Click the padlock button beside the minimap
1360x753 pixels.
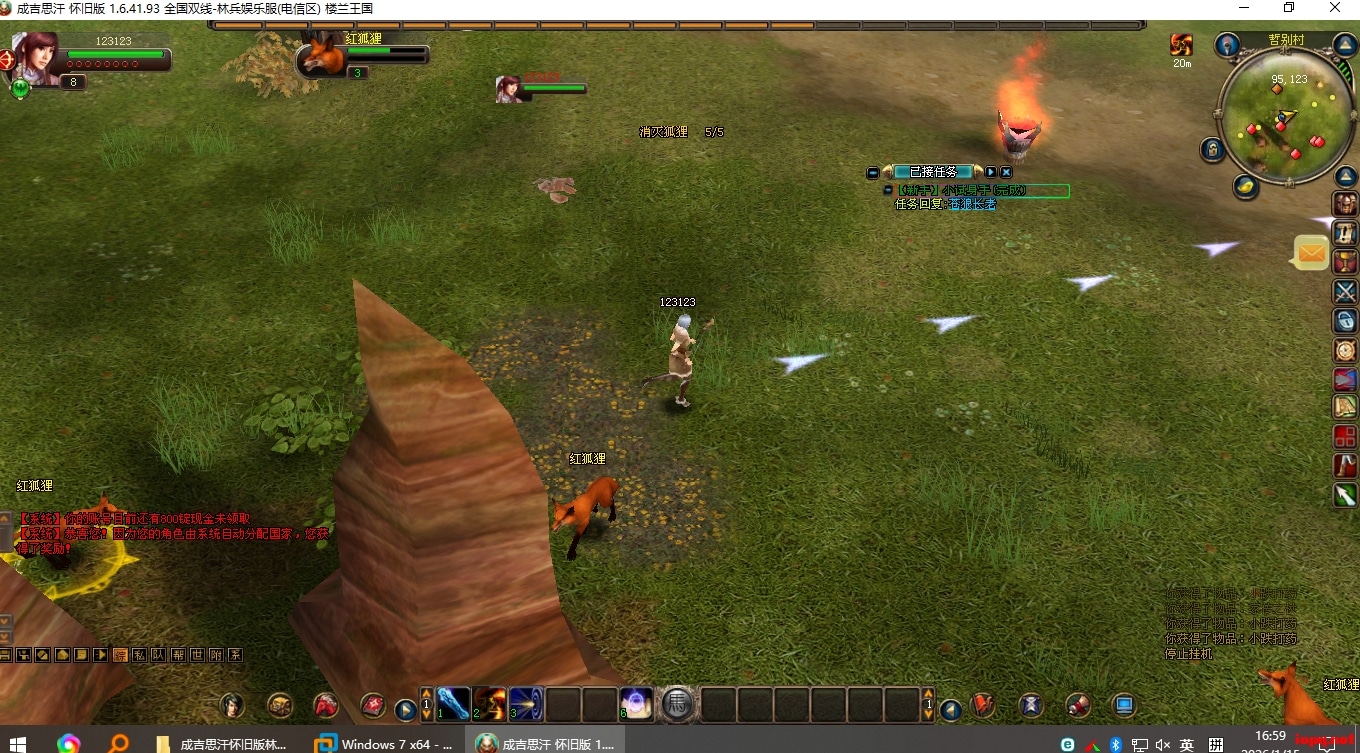[1213, 150]
